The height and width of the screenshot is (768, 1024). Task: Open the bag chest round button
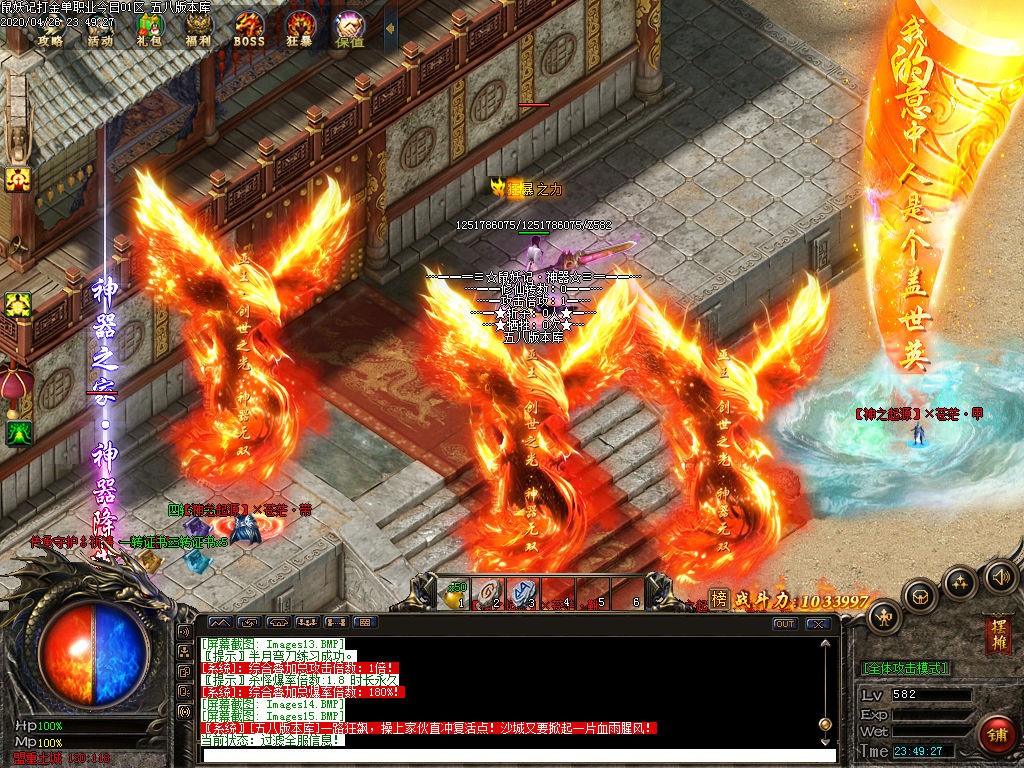(920, 595)
